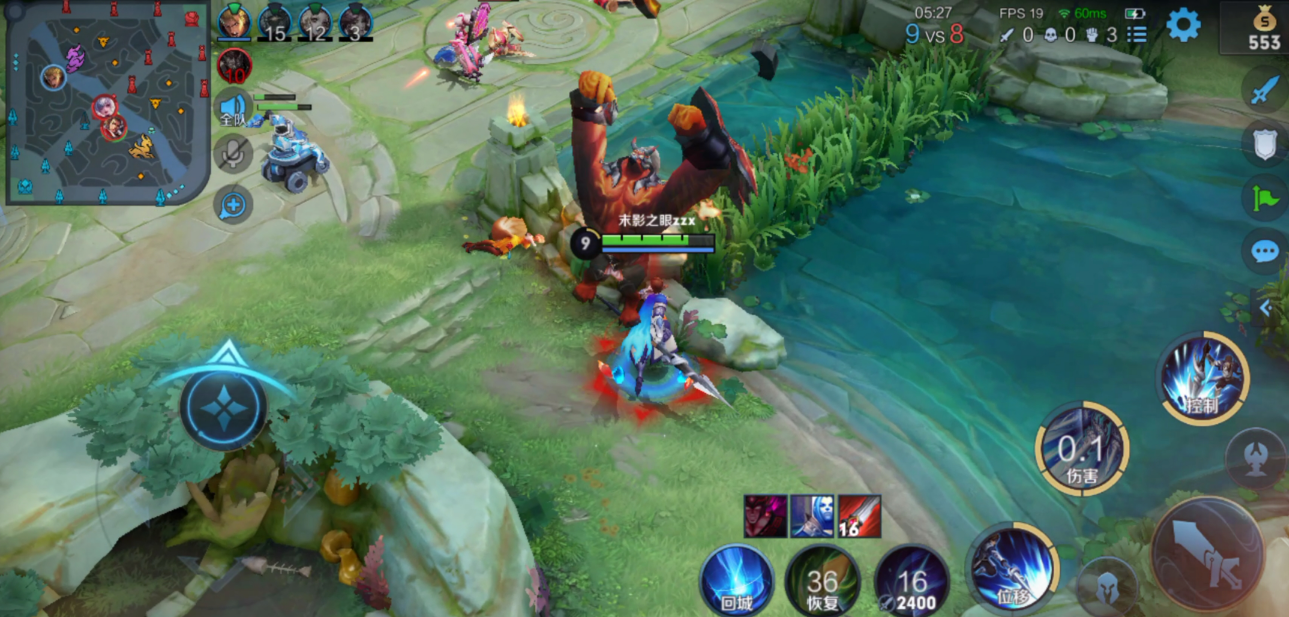1289x617 pixels.
Task: Tap the tower-target attack button
Action: 1255,458
